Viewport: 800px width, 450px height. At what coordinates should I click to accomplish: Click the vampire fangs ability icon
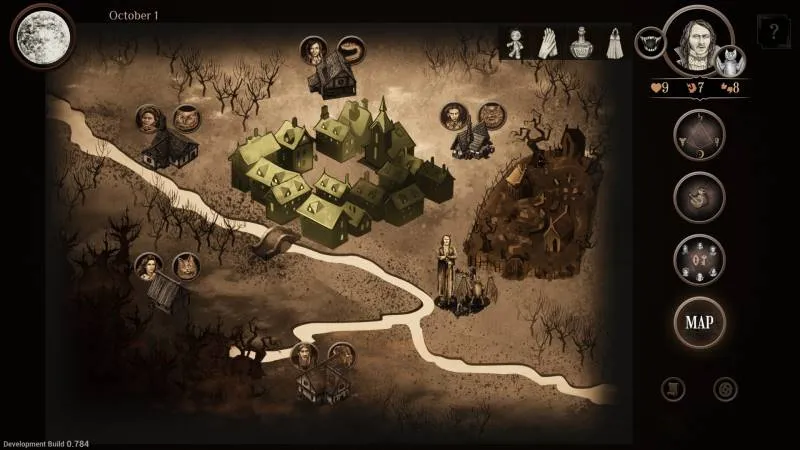coord(649,44)
